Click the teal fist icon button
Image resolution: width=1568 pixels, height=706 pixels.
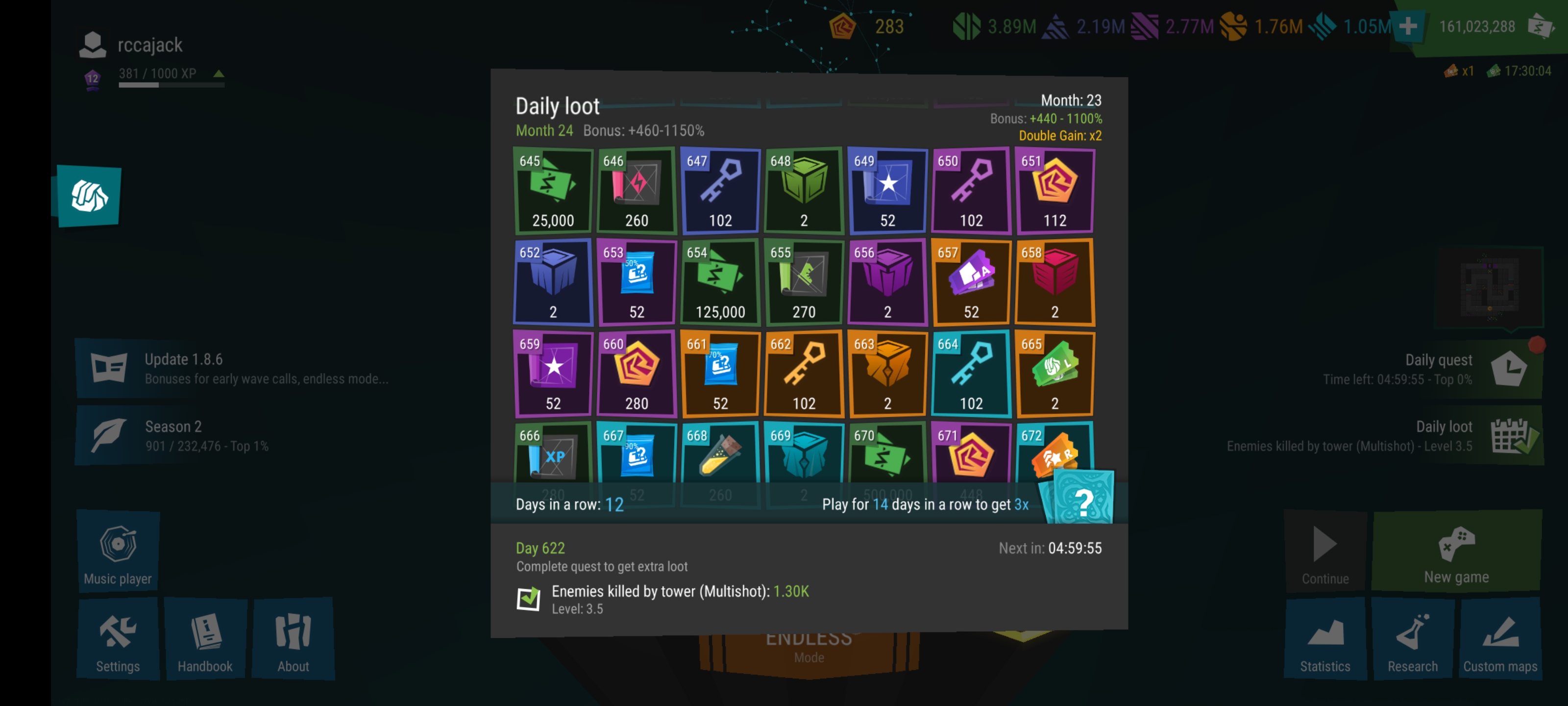pos(90,196)
